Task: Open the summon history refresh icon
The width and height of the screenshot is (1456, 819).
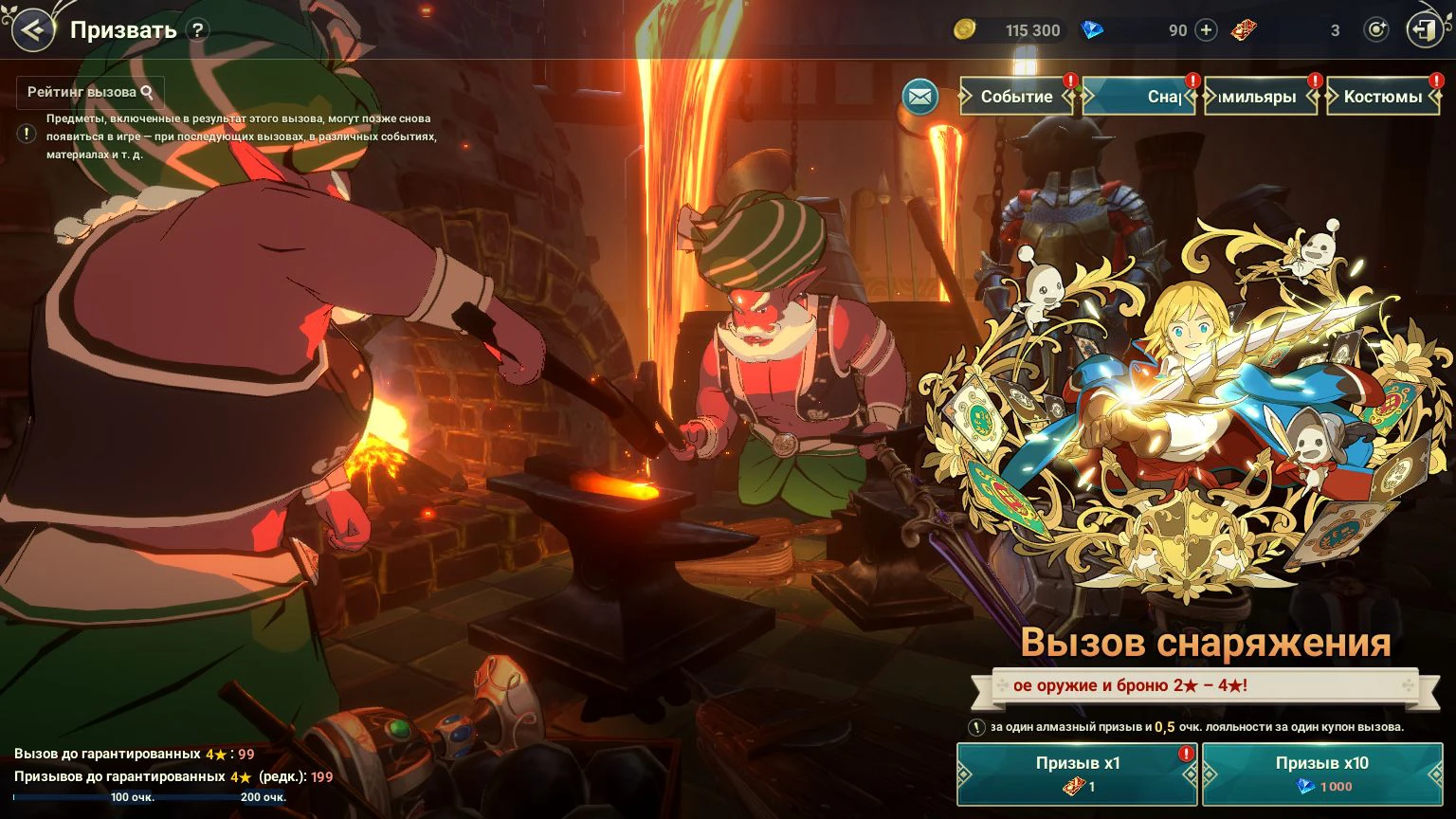Action: 1375,30
